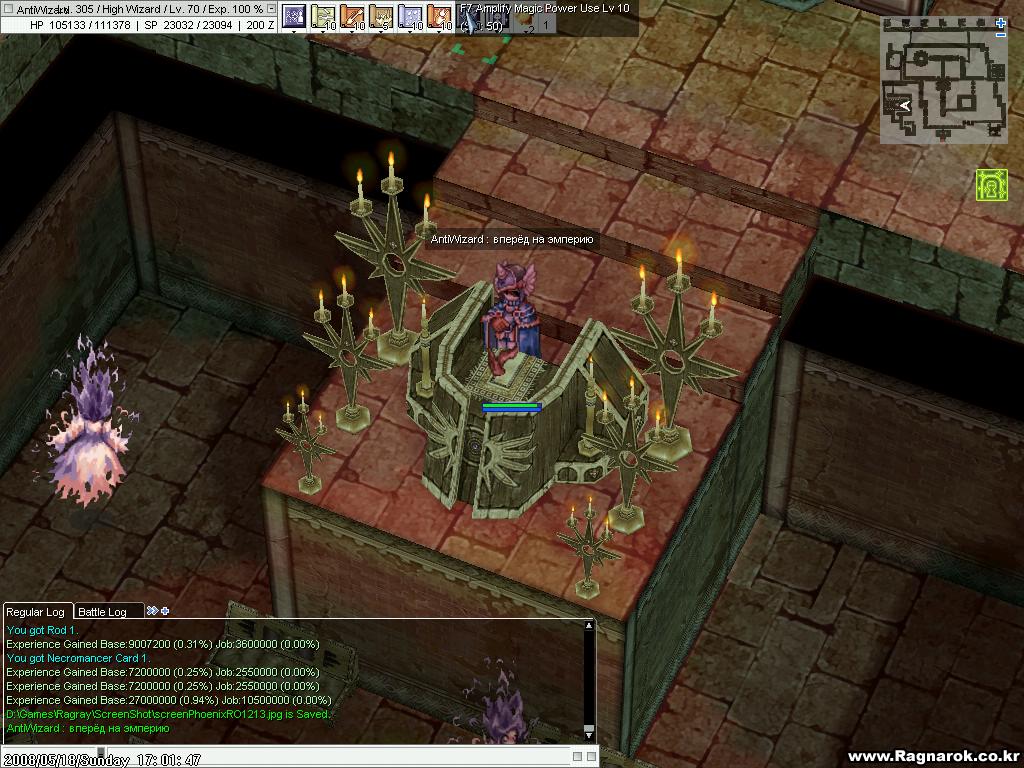Zoom out the minimap with the minus button

click(1001, 35)
